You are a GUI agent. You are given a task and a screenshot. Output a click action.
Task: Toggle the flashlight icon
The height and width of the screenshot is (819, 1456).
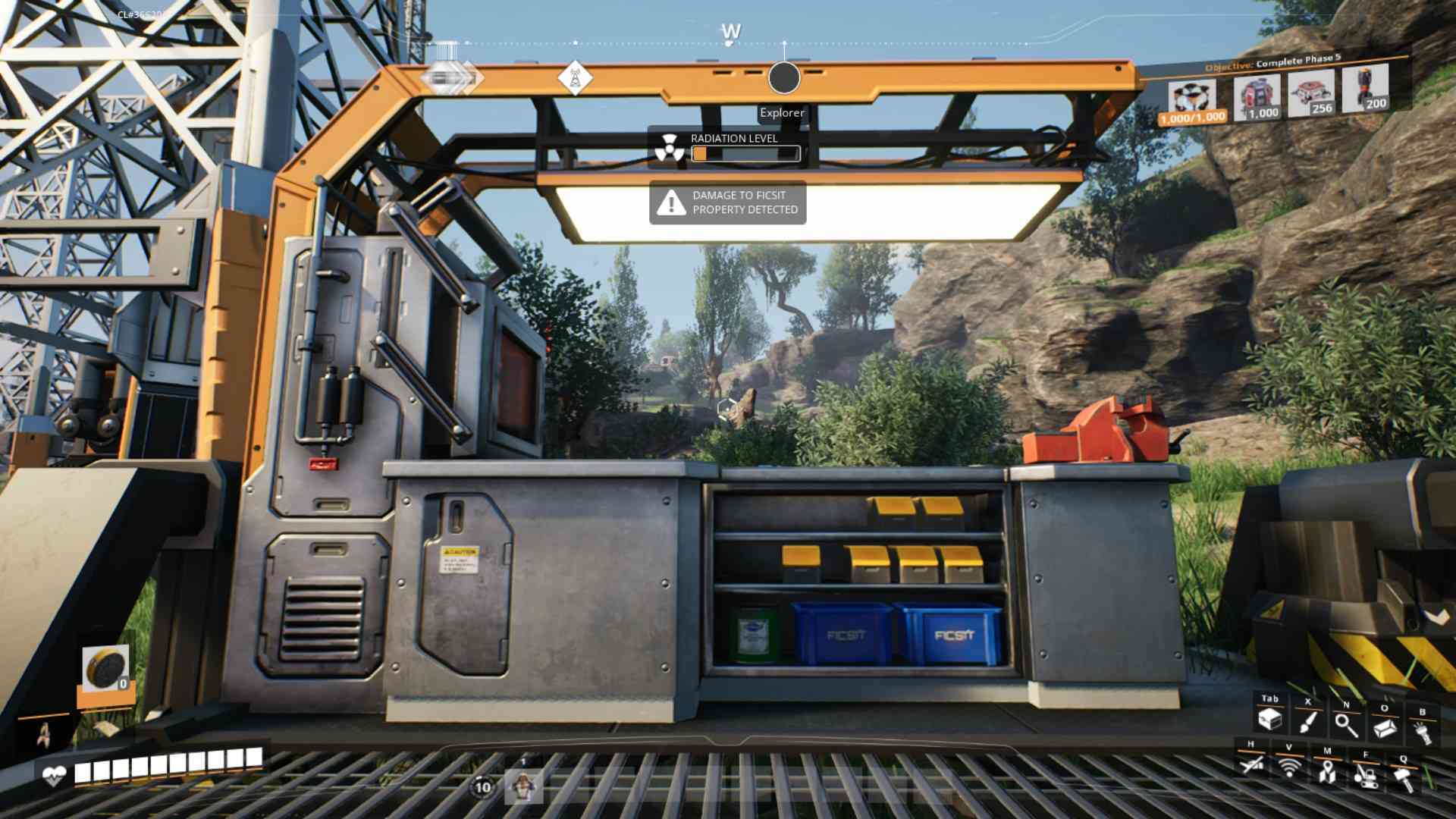tap(1422, 732)
